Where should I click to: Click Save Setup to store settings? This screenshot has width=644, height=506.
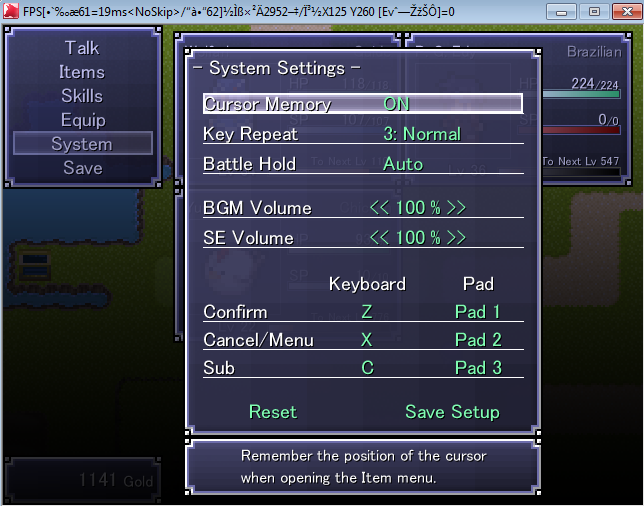click(x=452, y=412)
